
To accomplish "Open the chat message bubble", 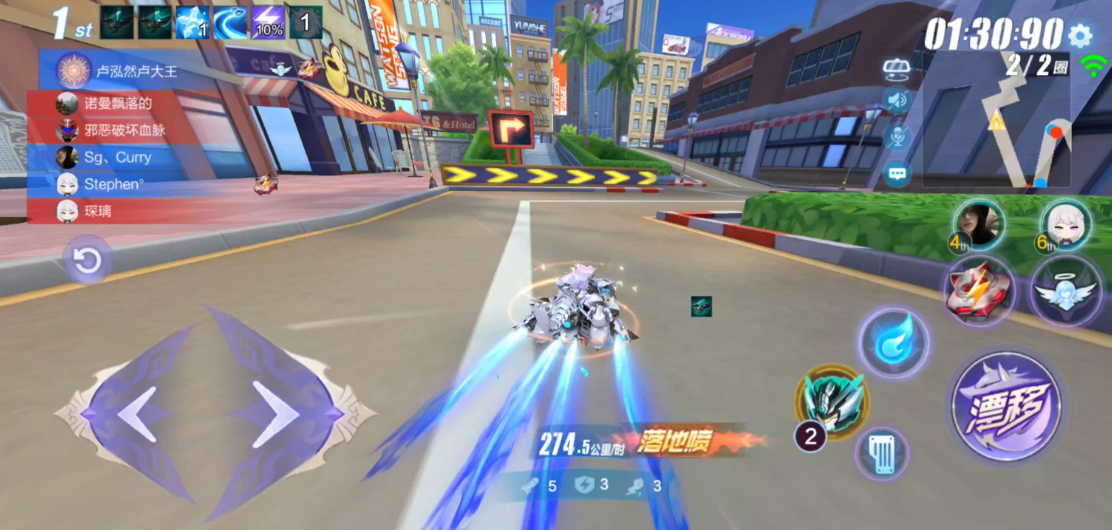I will coord(896,173).
